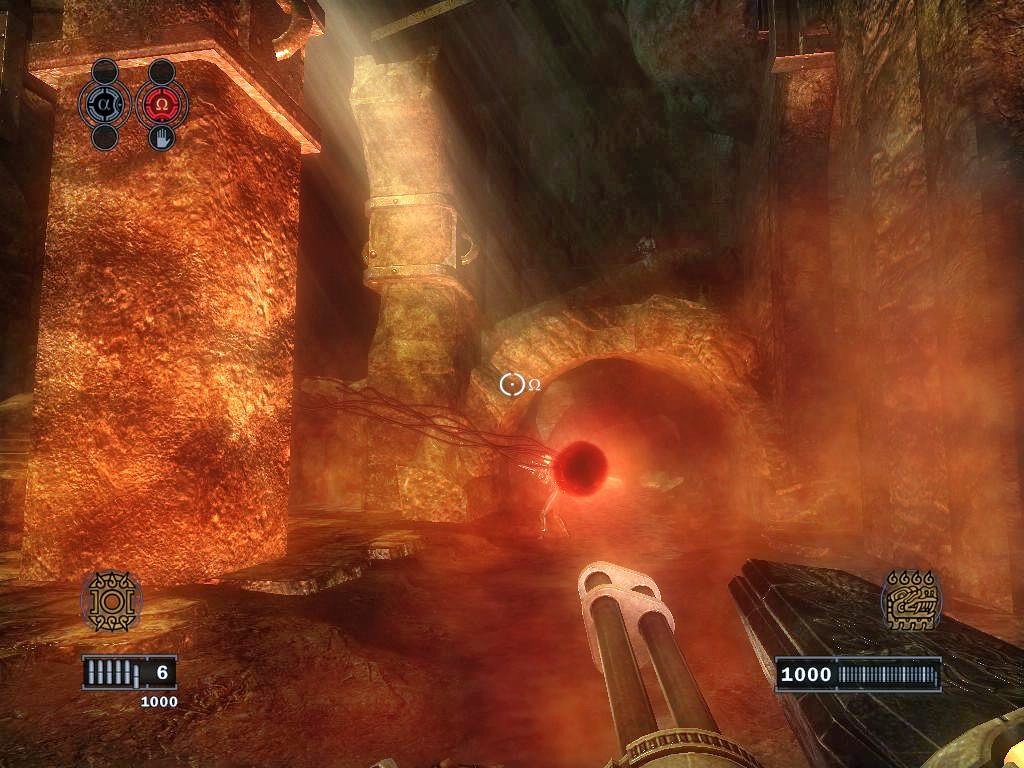Viewport: 1024px width, 768px height.
Task: Choose the golden dragon glyph icon
Action: pos(911,601)
